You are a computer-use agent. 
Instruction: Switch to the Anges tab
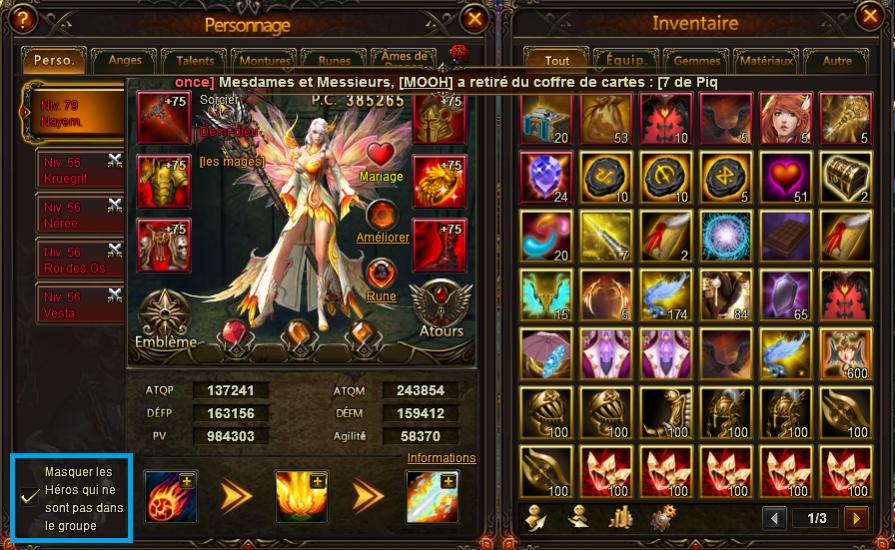pyautogui.click(x=124, y=61)
